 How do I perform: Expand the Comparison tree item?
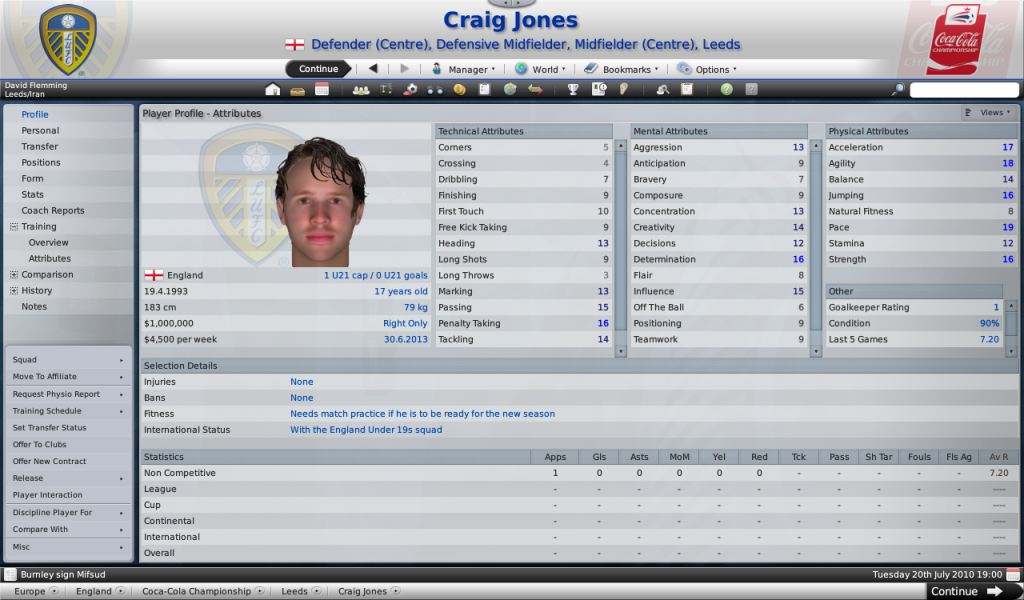(14, 275)
